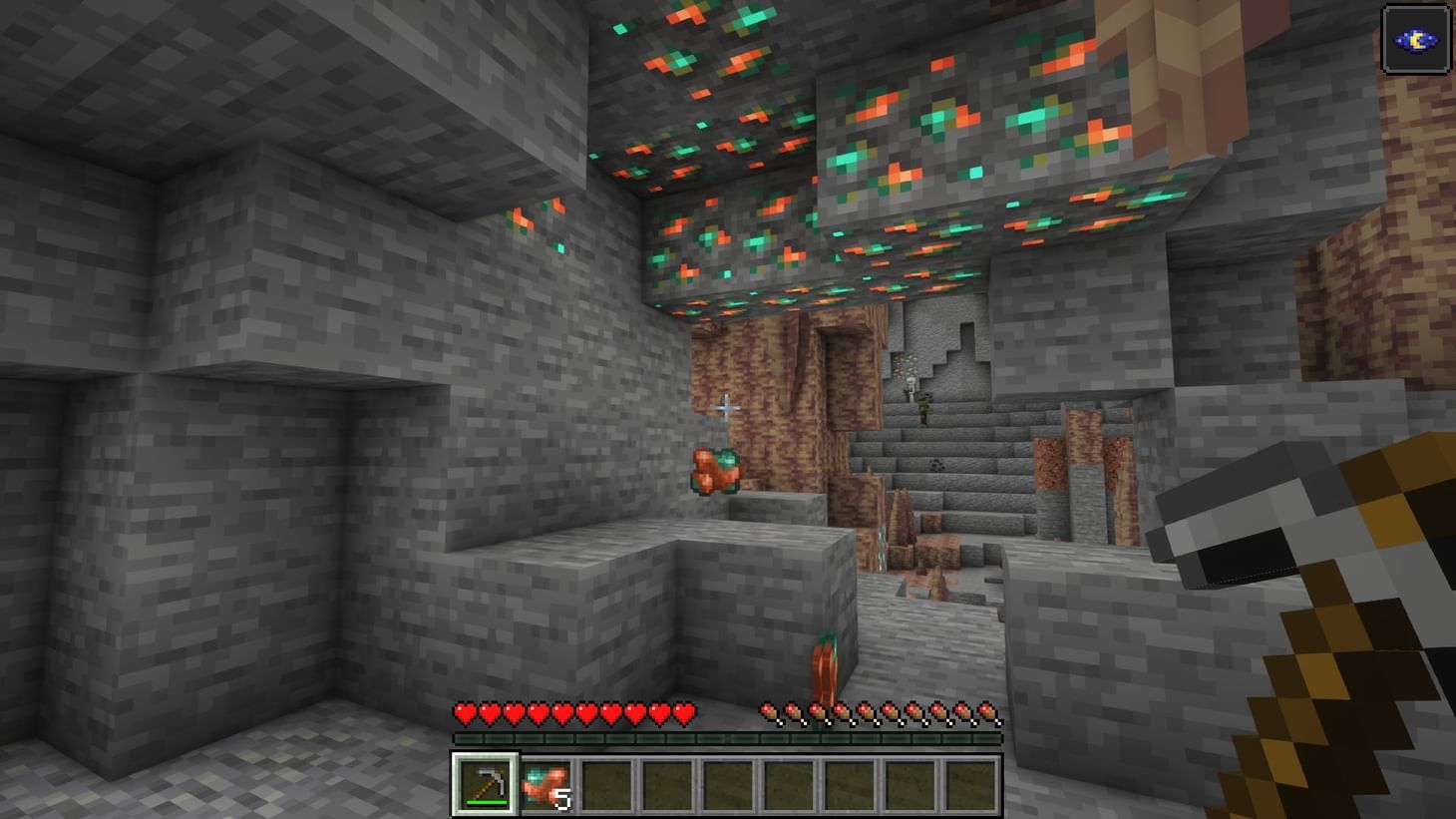1456x819 pixels.
Task: Click the dropped raw copper item on the stone ledge
Action: (x=714, y=469)
